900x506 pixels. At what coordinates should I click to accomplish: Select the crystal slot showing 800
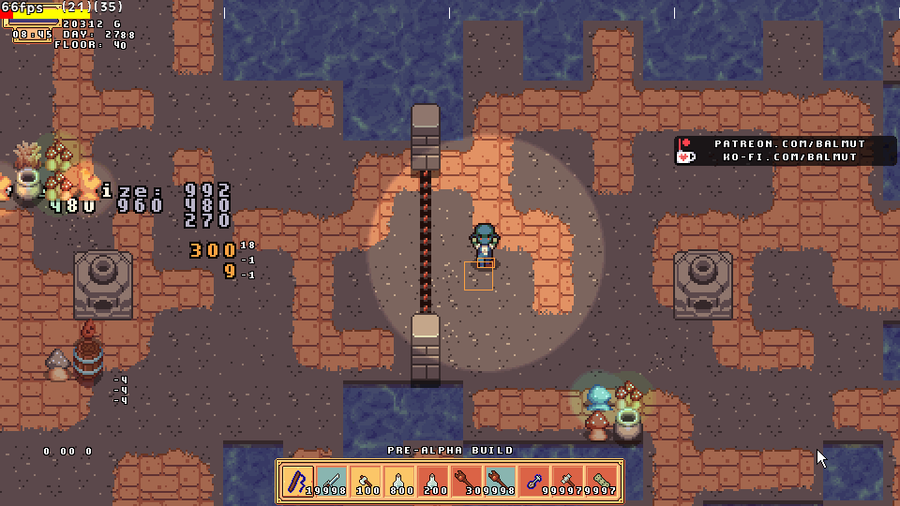coord(400,481)
